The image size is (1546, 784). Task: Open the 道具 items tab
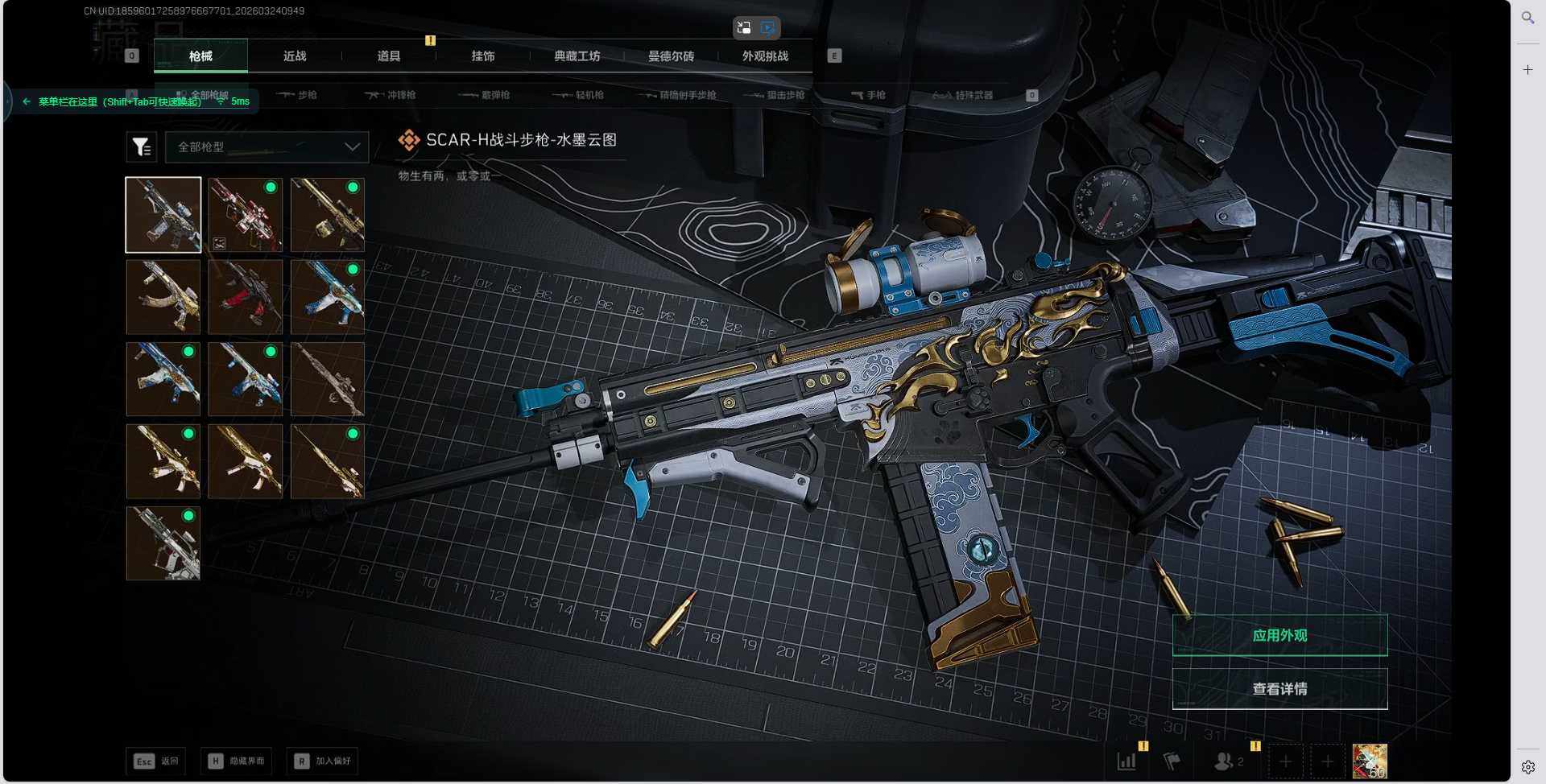click(389, 56)
